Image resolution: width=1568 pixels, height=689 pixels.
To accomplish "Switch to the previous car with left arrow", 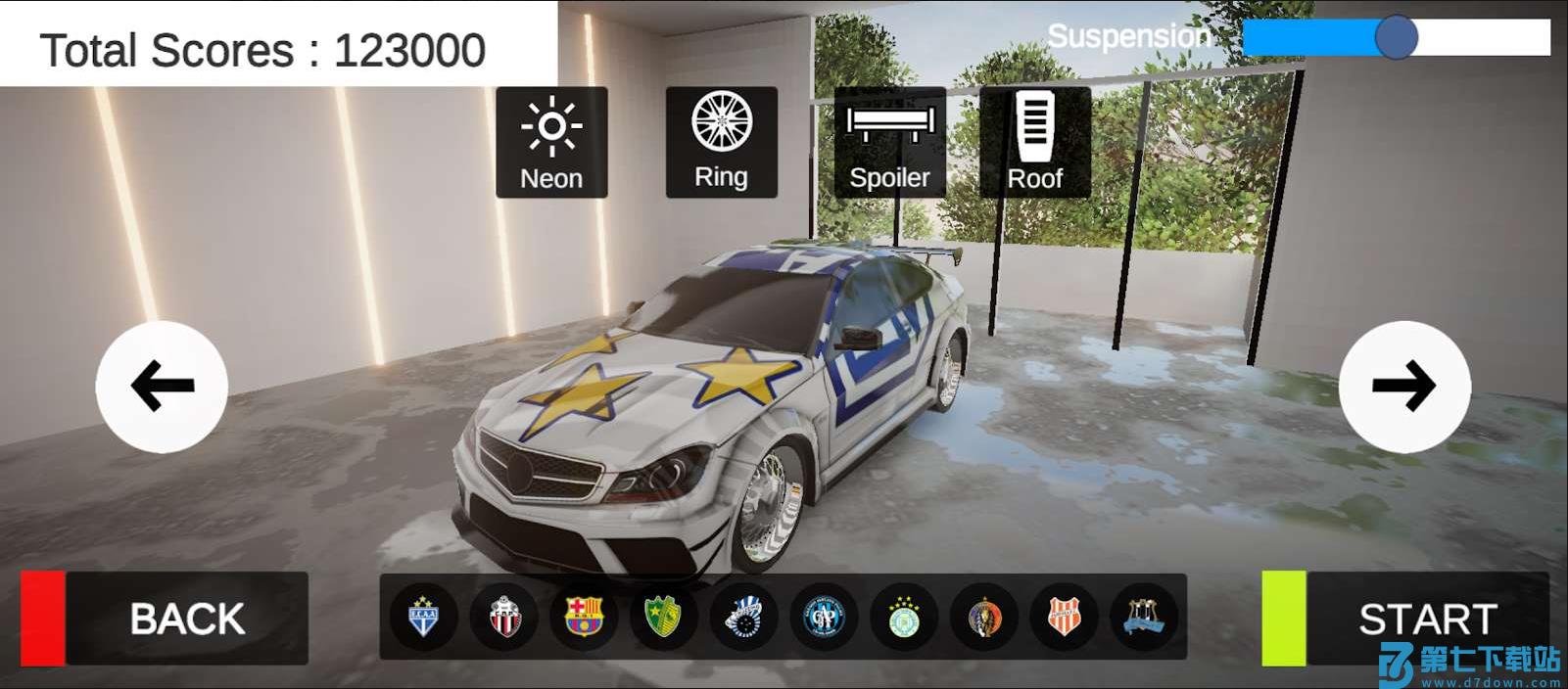I will [x=162, y=387].
